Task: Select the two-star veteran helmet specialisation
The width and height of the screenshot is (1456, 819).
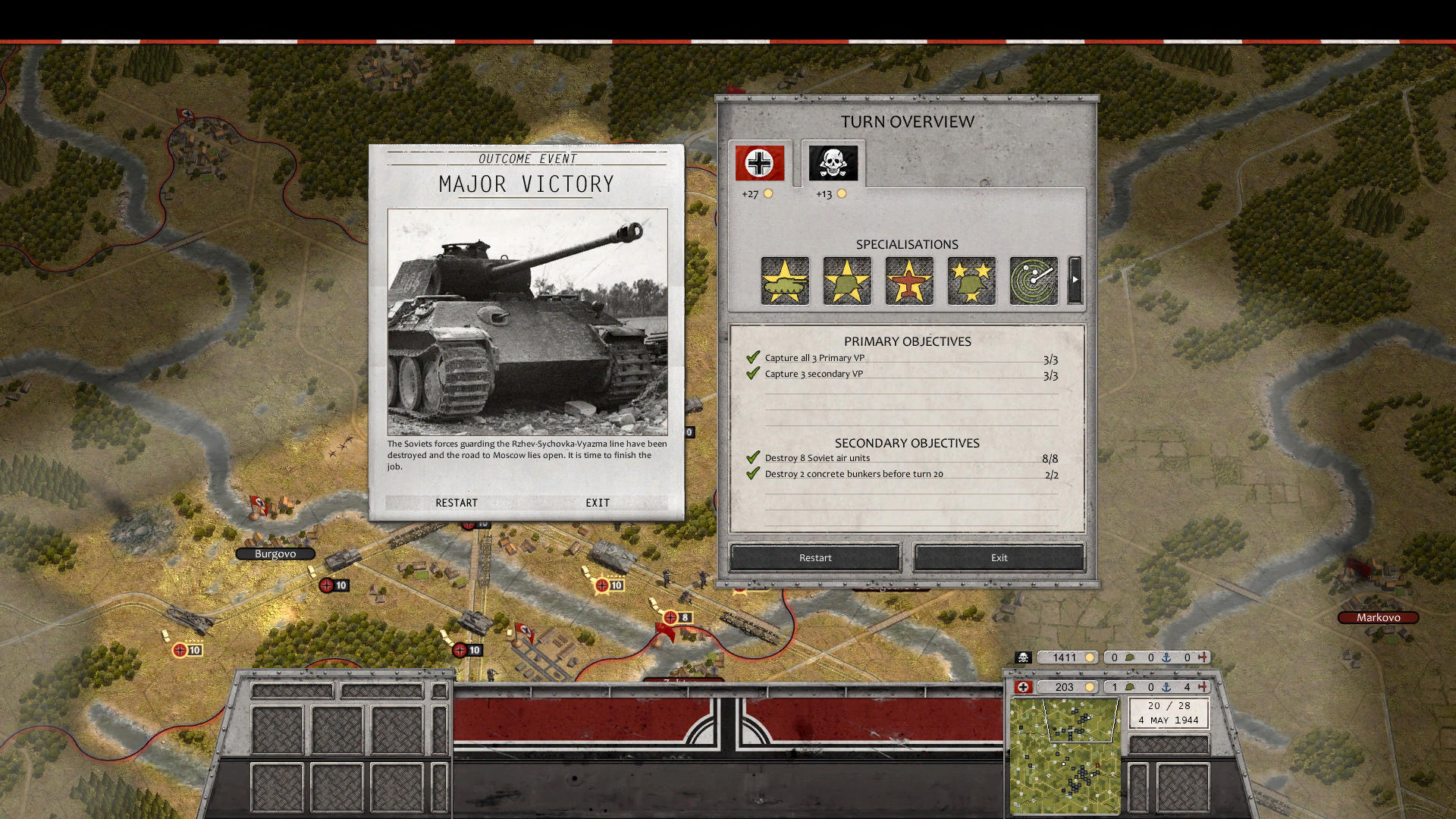Action: coord(971,281)
